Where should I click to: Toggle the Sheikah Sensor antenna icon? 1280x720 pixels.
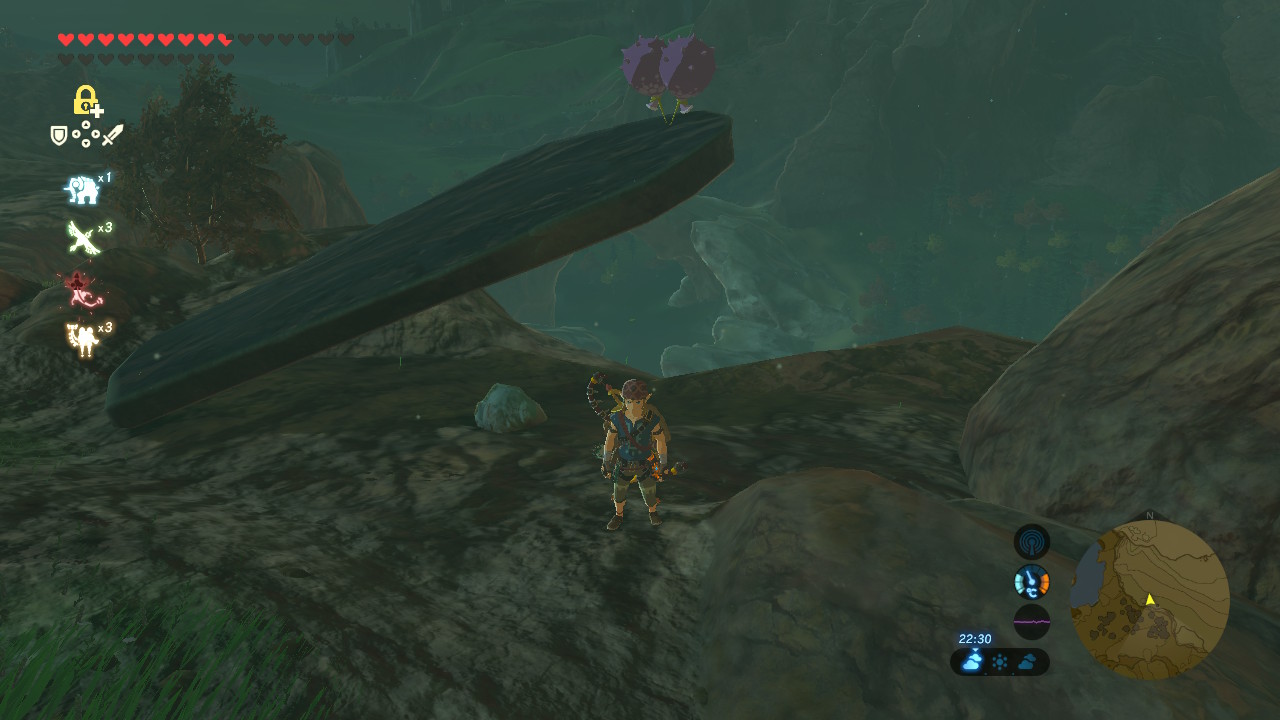1032,542
